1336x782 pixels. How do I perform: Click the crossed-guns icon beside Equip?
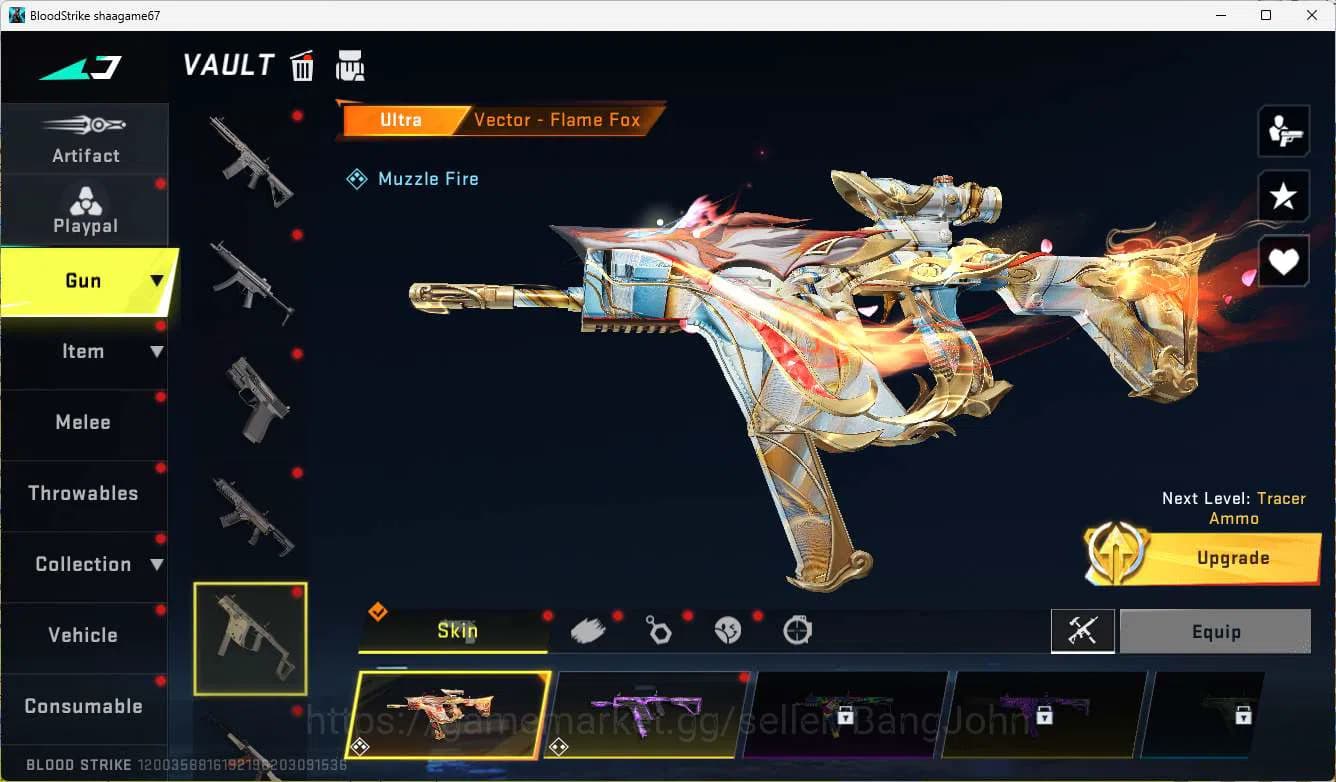point(1082,631)
